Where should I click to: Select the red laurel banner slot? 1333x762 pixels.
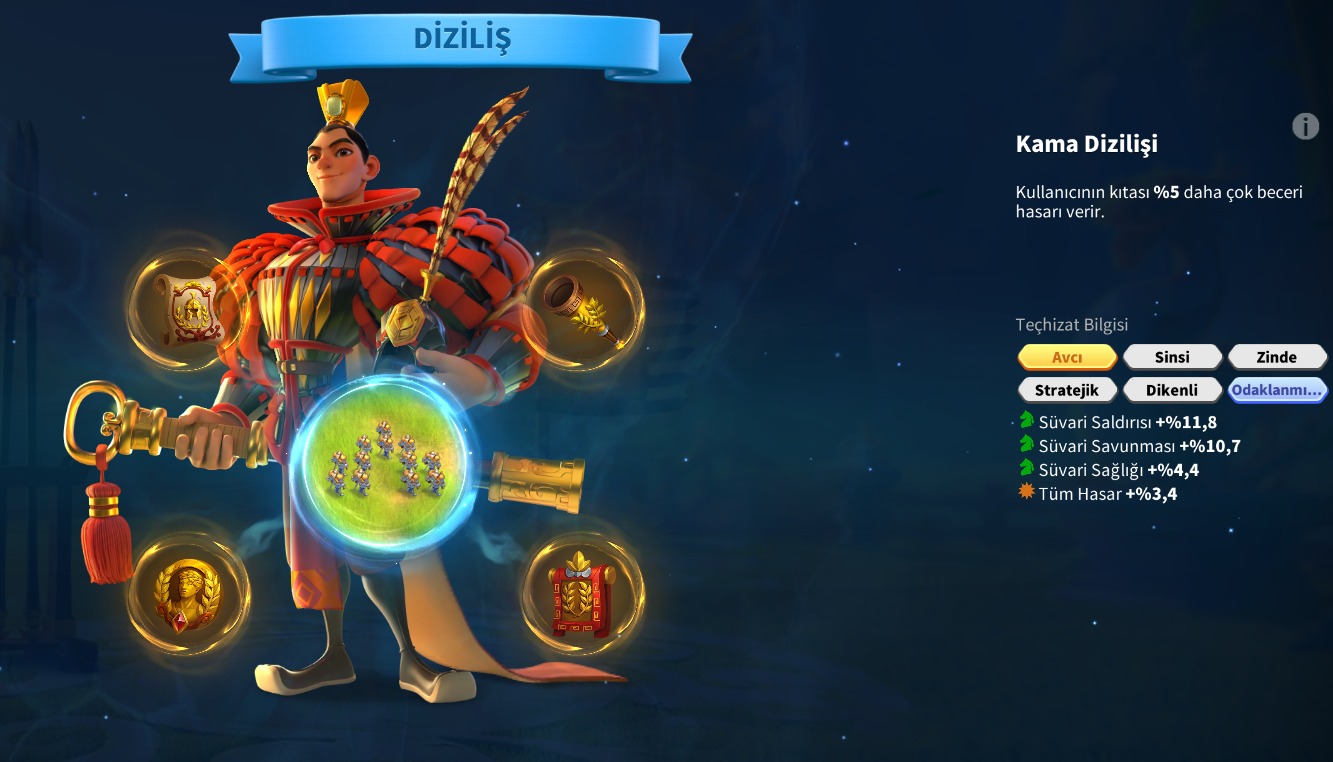tap(583, 594)
